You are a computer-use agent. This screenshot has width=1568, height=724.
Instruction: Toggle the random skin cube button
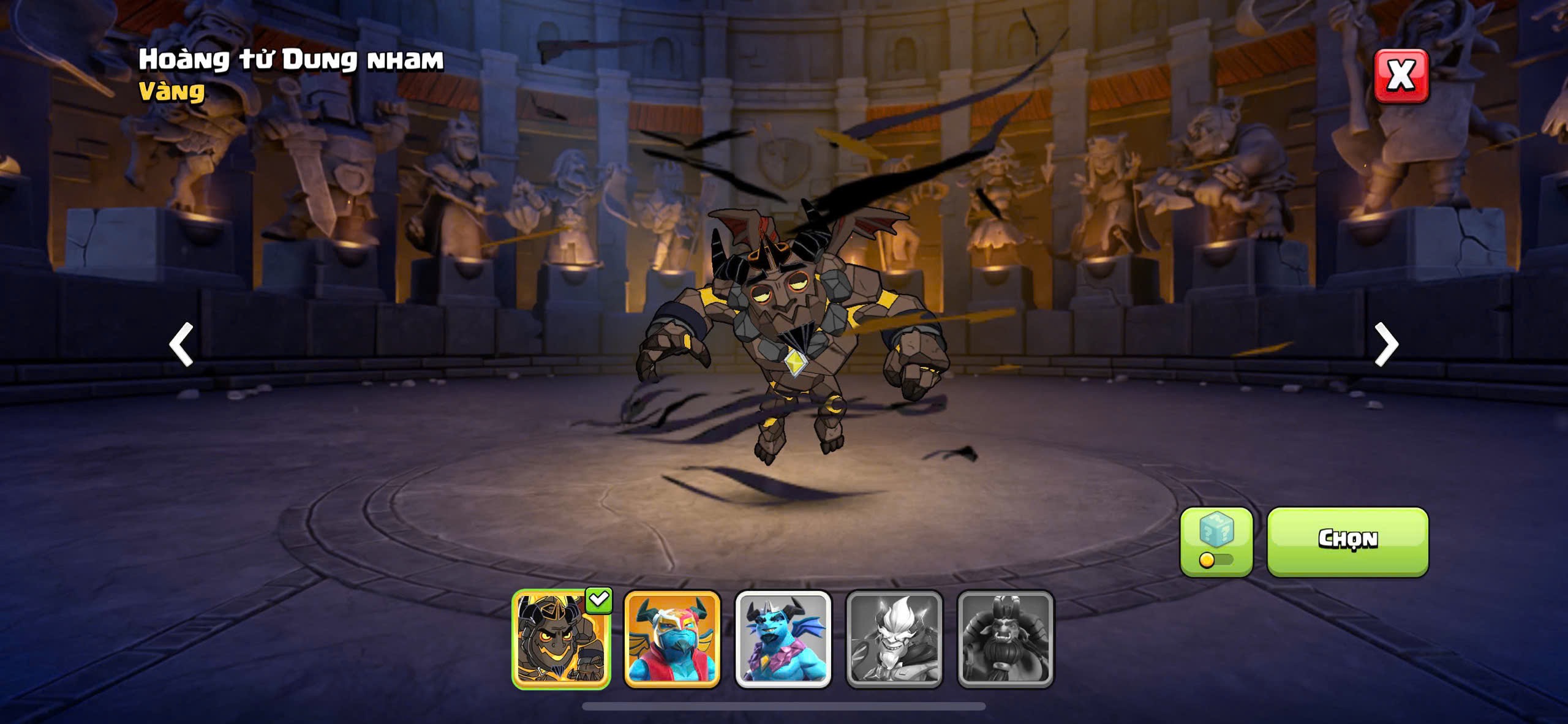pyautogui.click(x=1216, y=541)
